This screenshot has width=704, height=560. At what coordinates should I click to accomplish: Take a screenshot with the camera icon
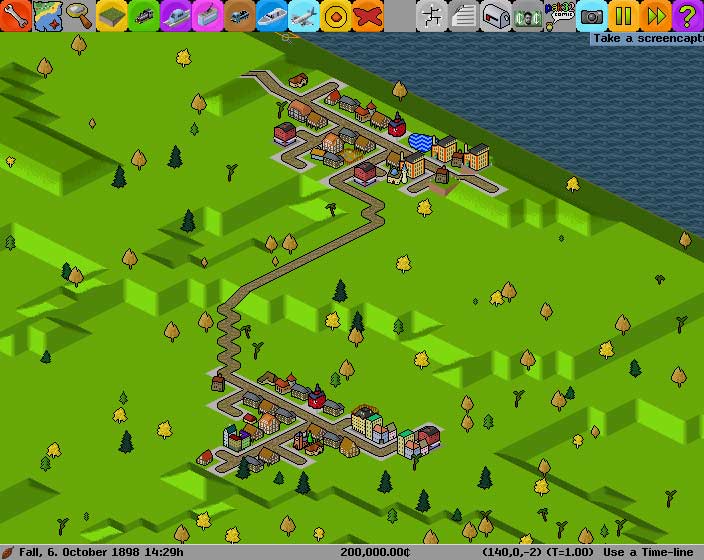pos(592,15)
